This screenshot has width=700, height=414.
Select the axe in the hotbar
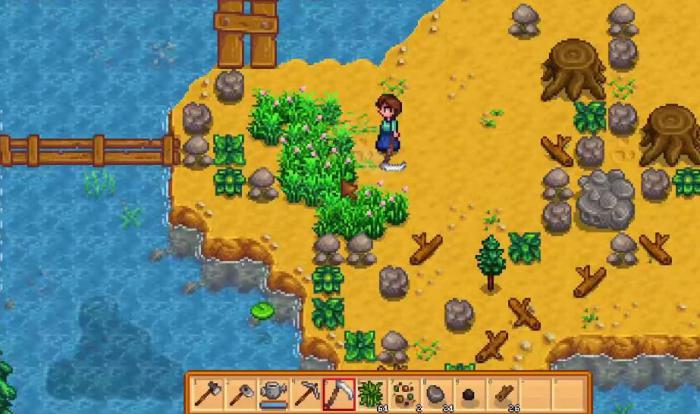[x=209, y=393]
